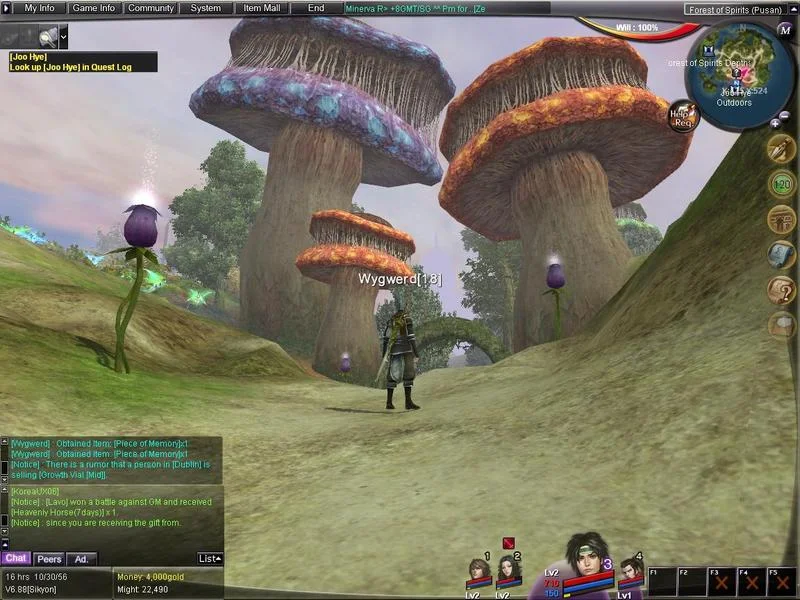Switch to the Peers chat tab
800x600 pixels.
coord(49,559)
